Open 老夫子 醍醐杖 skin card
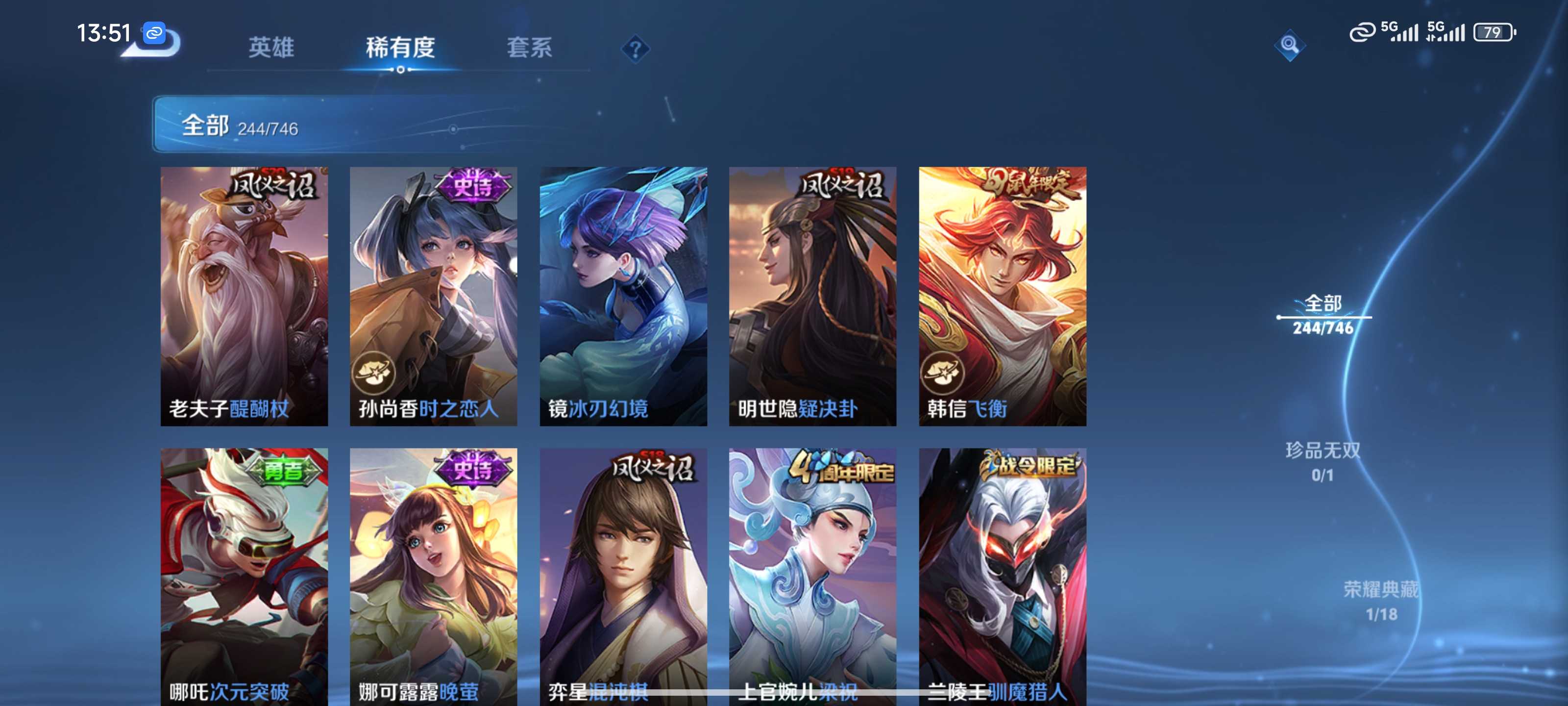1568x706 pixels. 244,296
